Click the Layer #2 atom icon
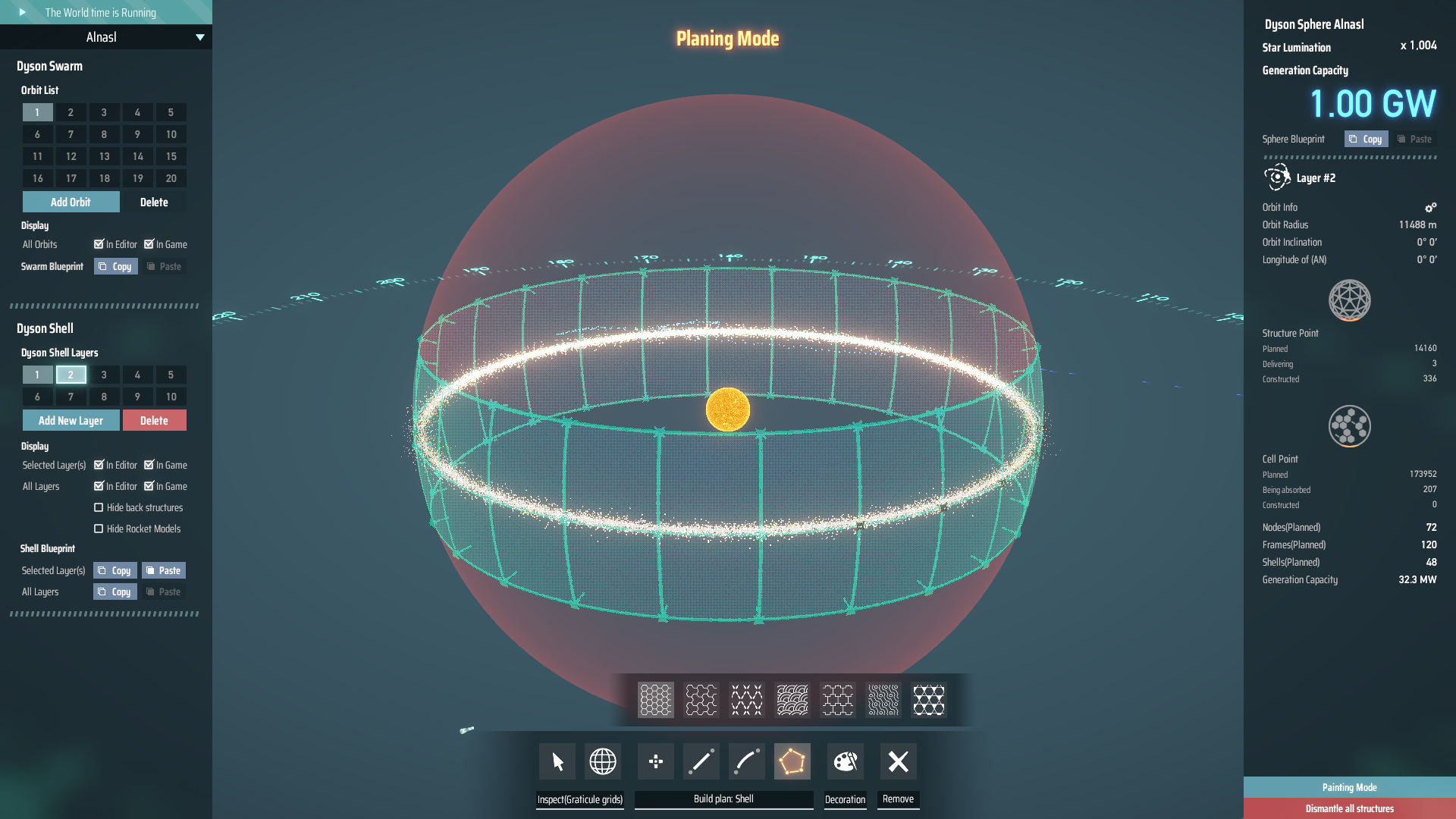1456x819 pixels. pyautogui.click(x=1277, y=177)
